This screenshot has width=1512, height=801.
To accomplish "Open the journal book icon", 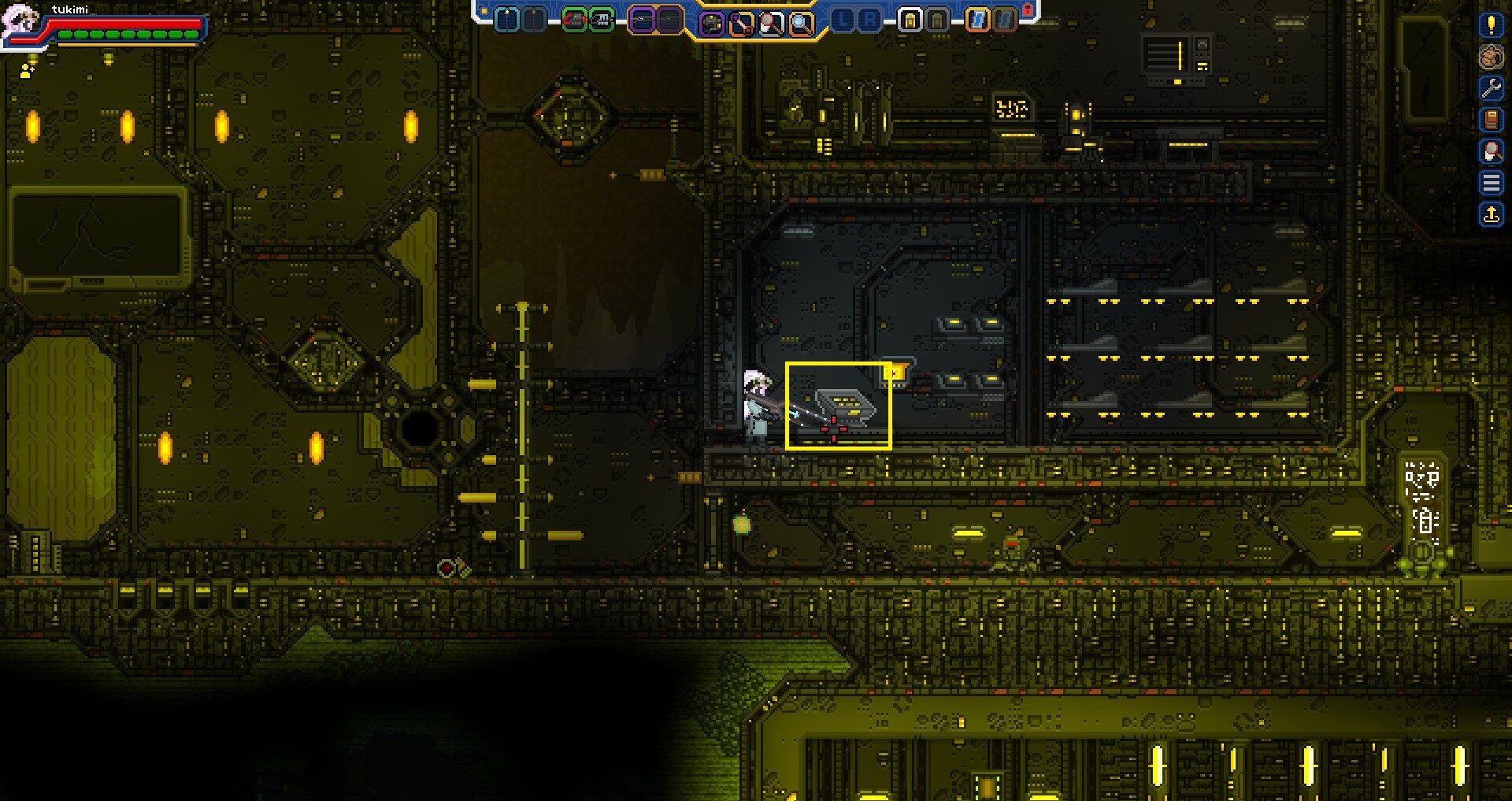I will point(1491,119).
